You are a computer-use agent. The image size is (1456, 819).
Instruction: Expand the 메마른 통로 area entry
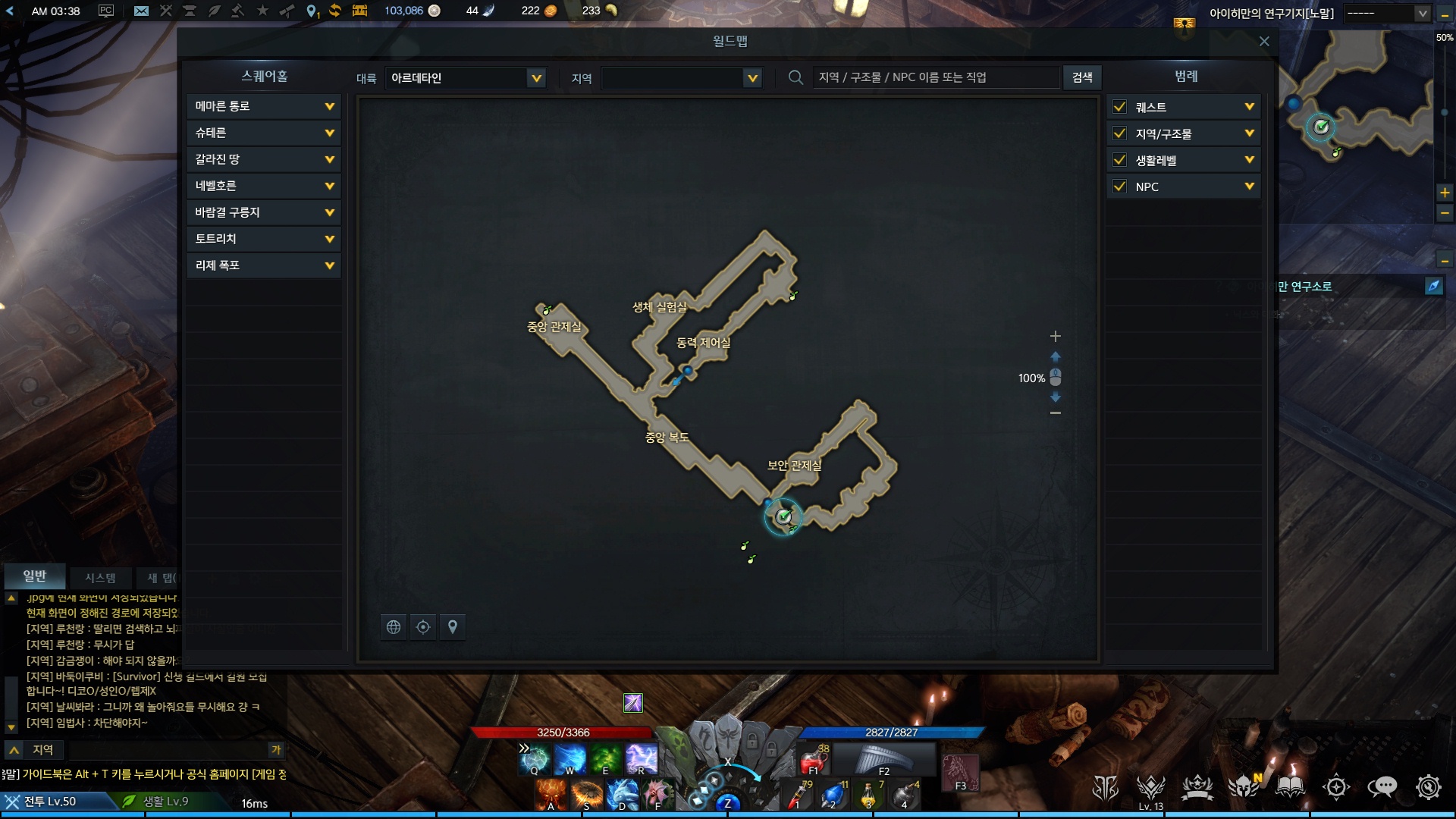point(329,106)
